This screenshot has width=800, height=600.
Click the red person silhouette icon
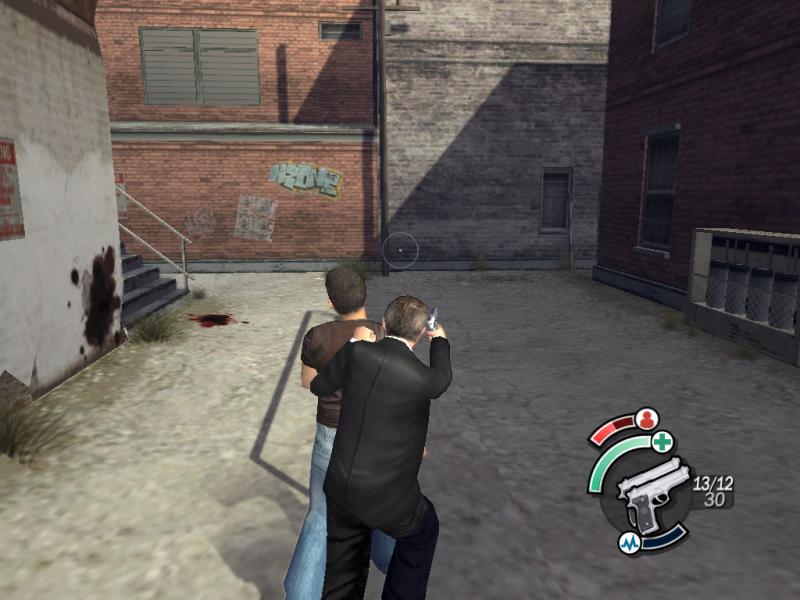(647, 418)
